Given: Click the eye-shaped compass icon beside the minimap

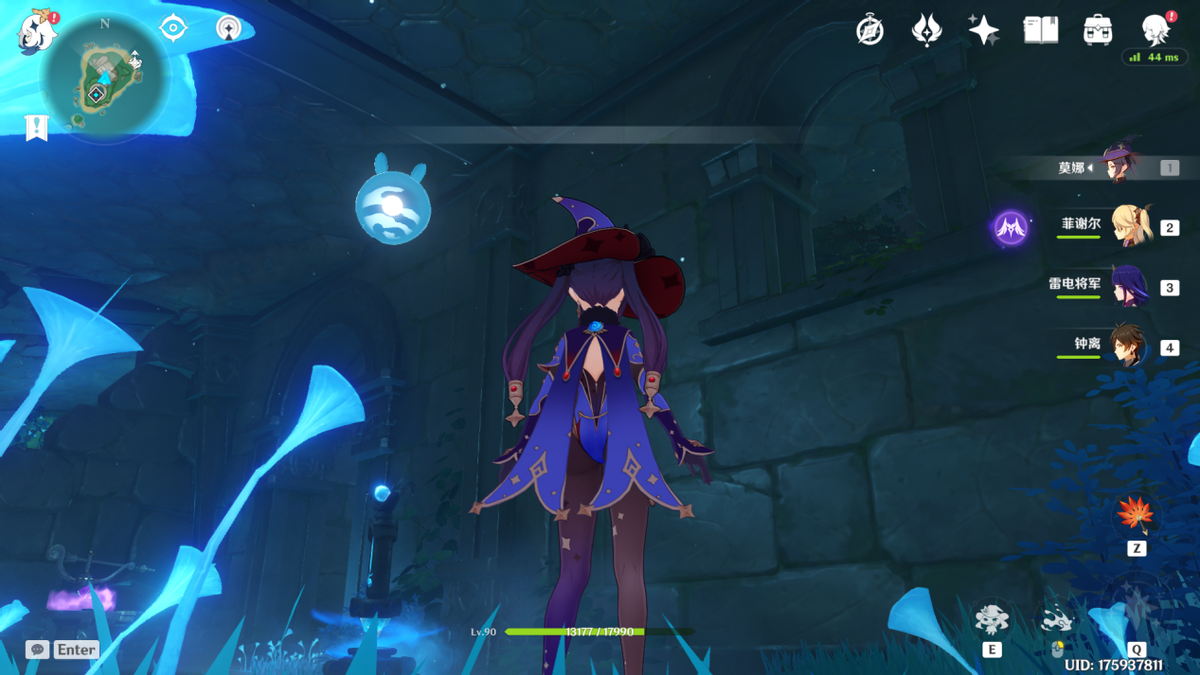Looking at the screenshot, I should pos(173,29).
